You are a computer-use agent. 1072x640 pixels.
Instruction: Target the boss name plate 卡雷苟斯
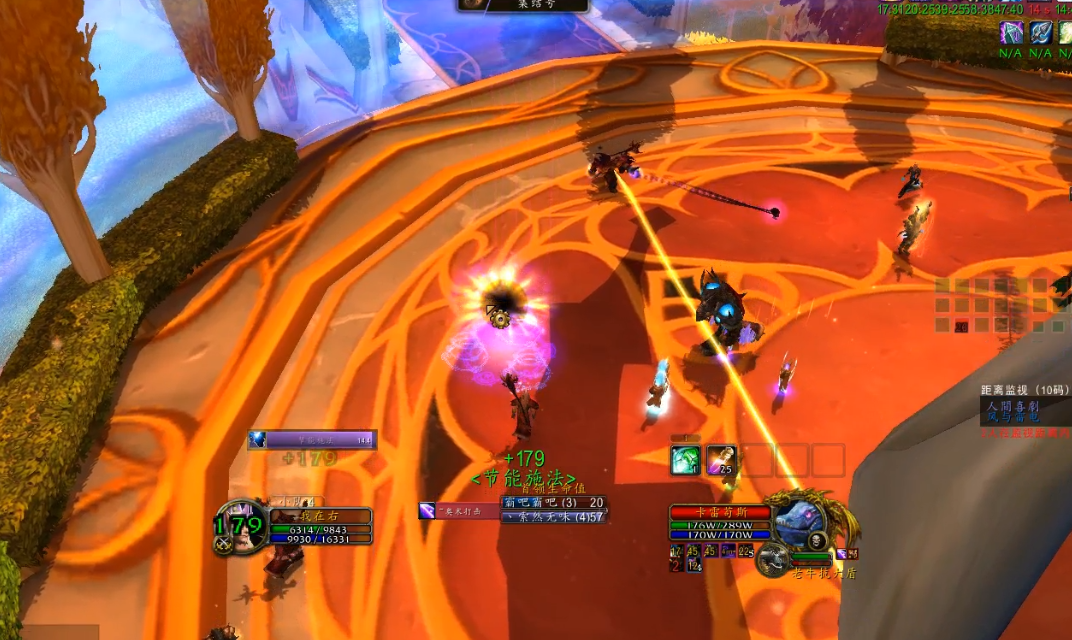click(720, 512)
